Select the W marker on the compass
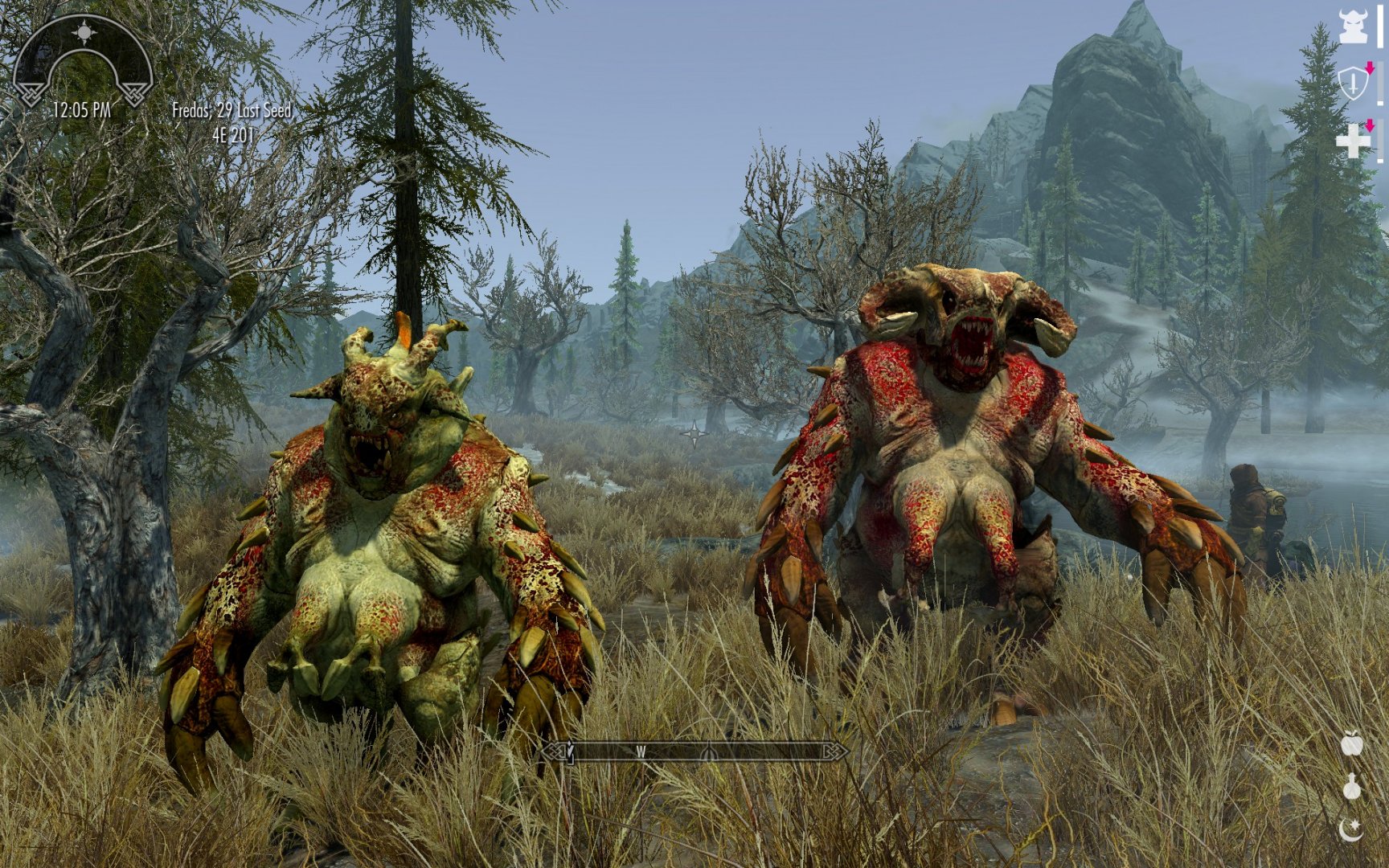1389x868 pixels. (641, 750)
